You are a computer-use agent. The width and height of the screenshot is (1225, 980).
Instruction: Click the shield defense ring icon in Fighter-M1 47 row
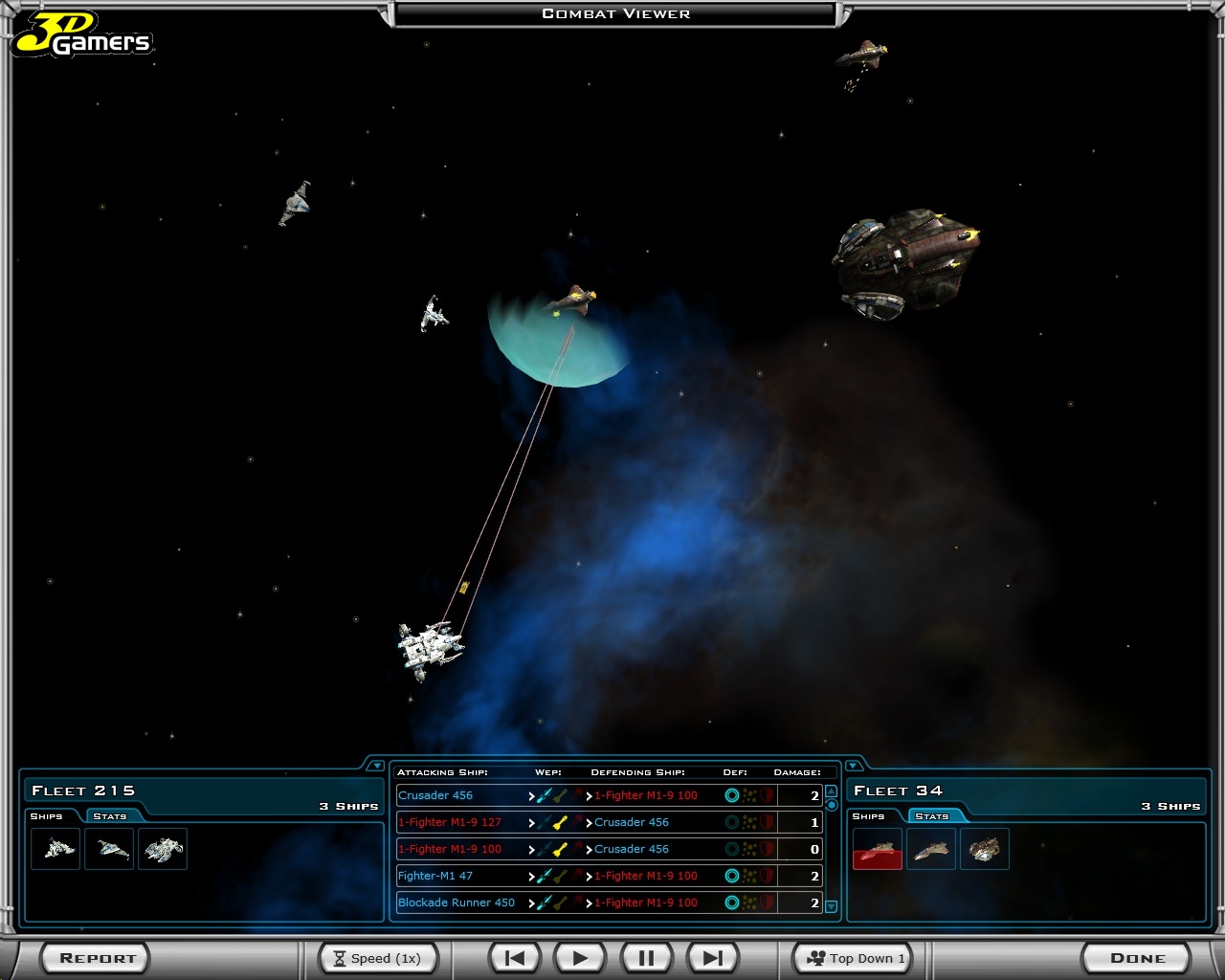[x=732, y=876]
